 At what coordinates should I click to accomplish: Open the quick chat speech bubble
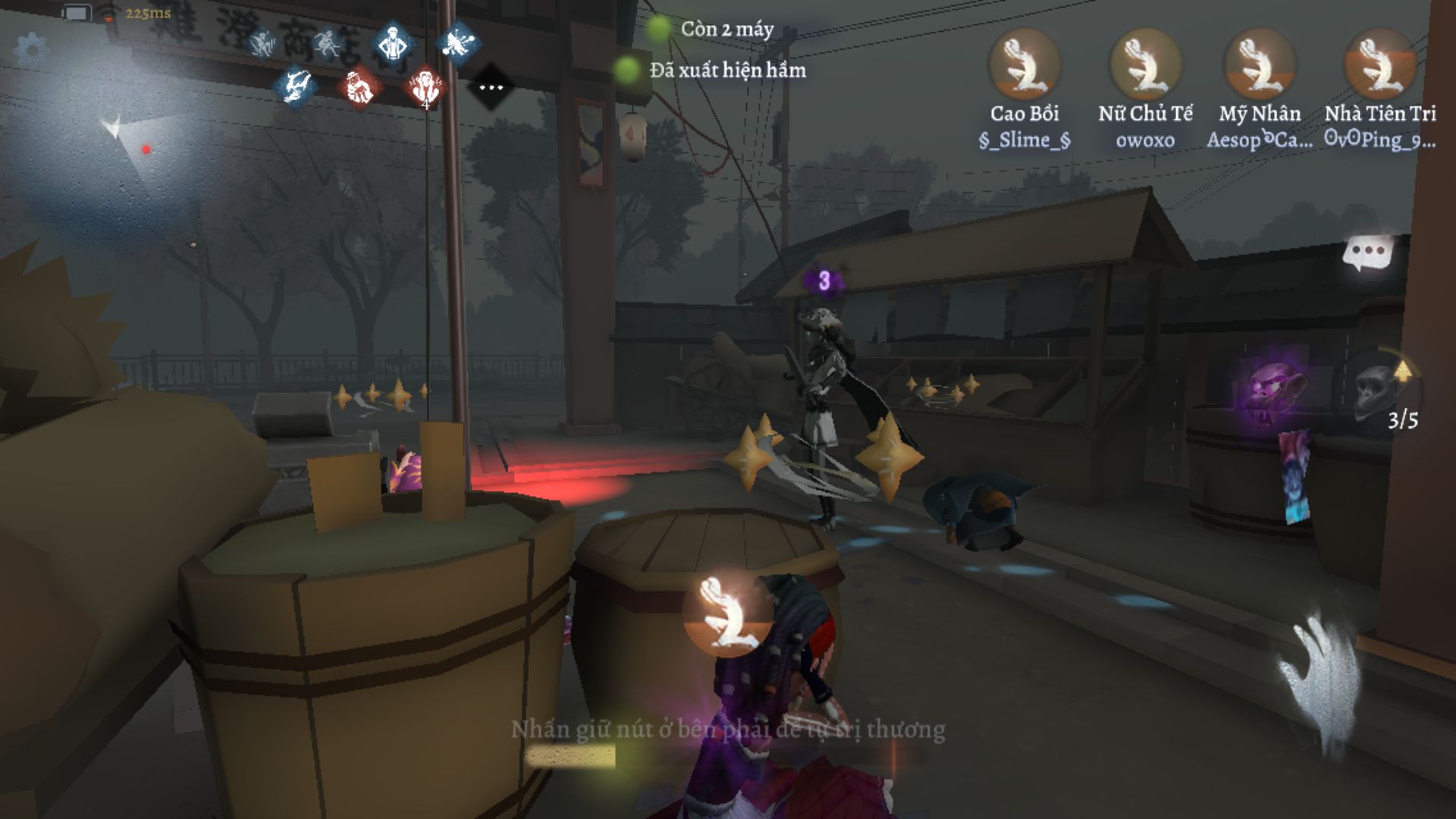(1368, 253)
